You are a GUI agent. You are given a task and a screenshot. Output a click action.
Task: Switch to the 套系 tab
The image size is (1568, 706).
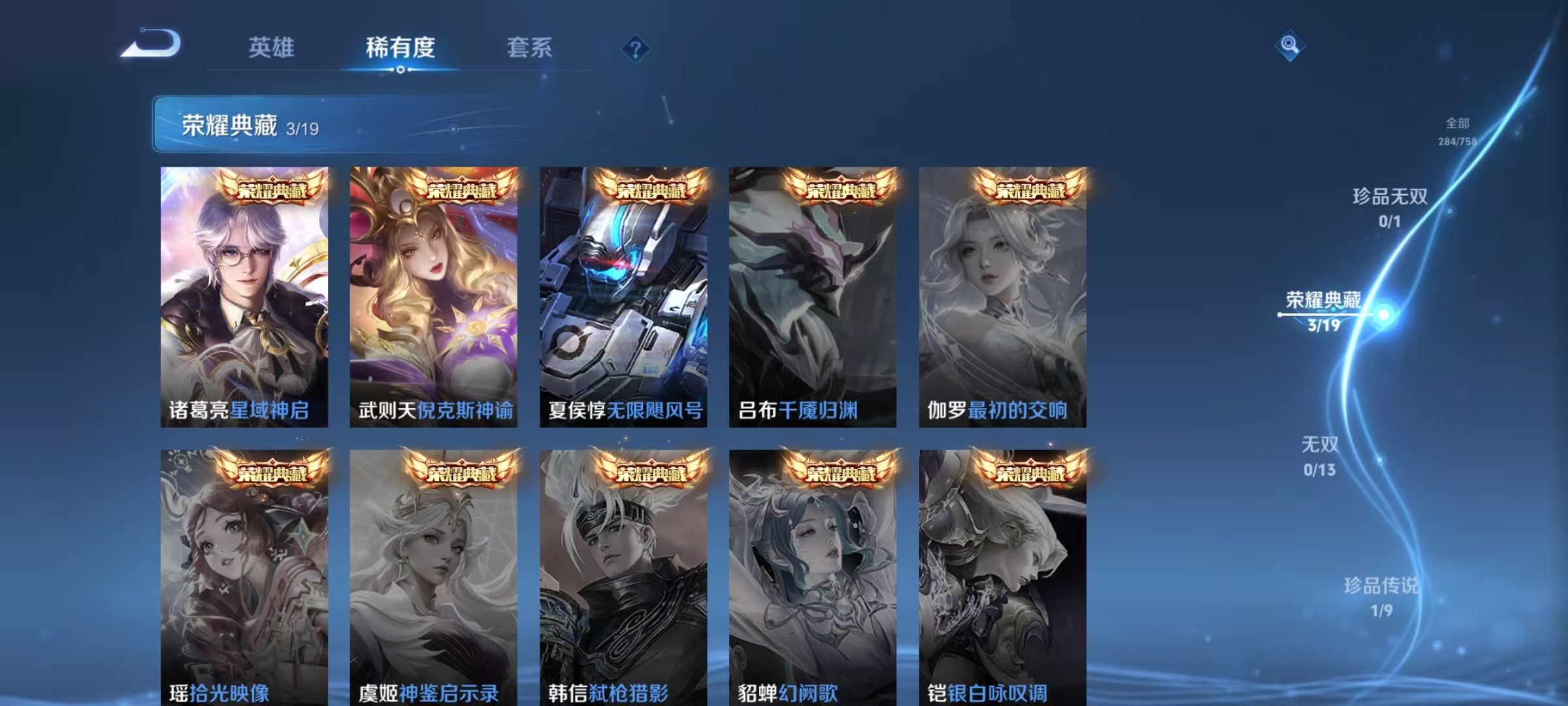(531, 48)
